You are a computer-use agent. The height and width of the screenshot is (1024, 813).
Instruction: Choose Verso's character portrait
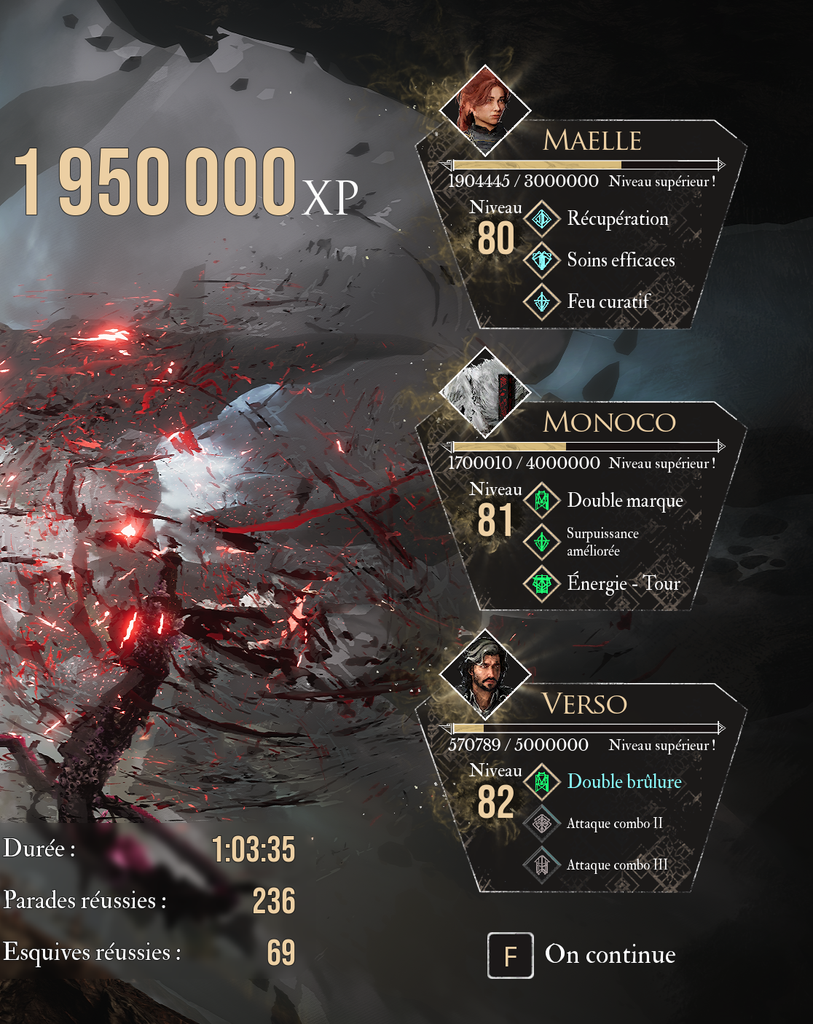tap(485, 673)
